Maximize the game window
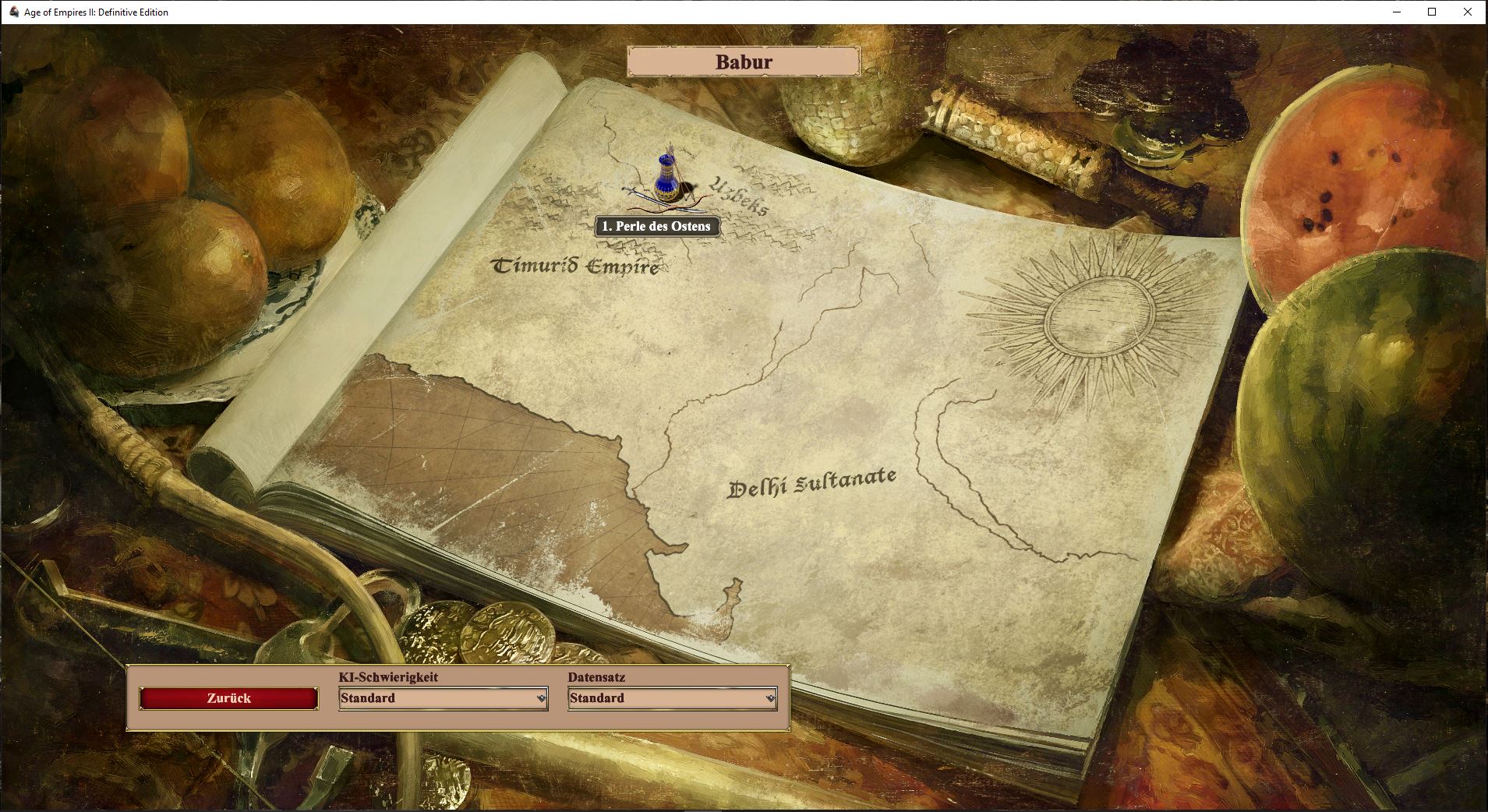The image size is (1488, 812). click(x=1432, y=12)
